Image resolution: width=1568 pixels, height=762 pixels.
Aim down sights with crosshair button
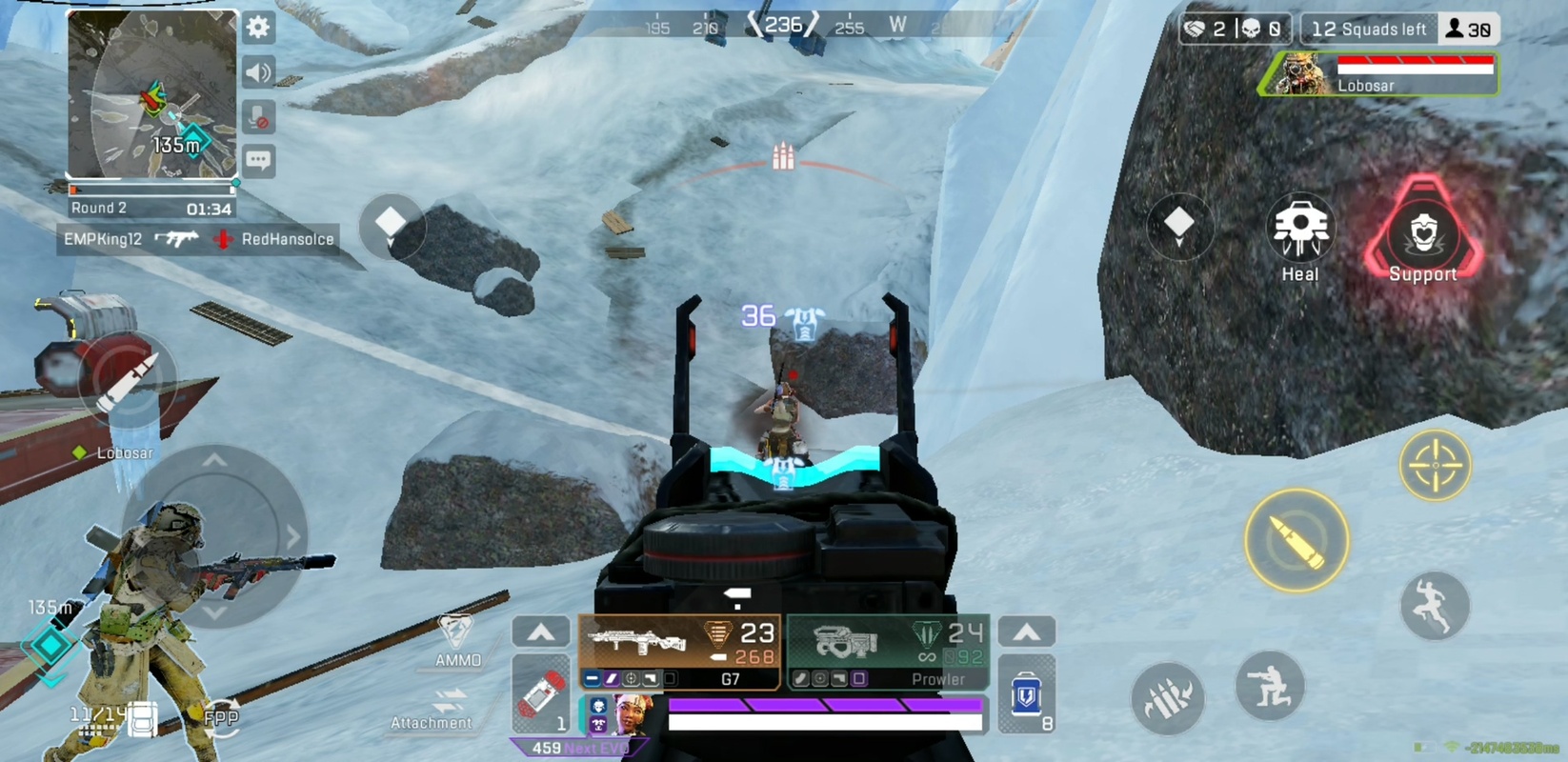tap(1434, 466)
